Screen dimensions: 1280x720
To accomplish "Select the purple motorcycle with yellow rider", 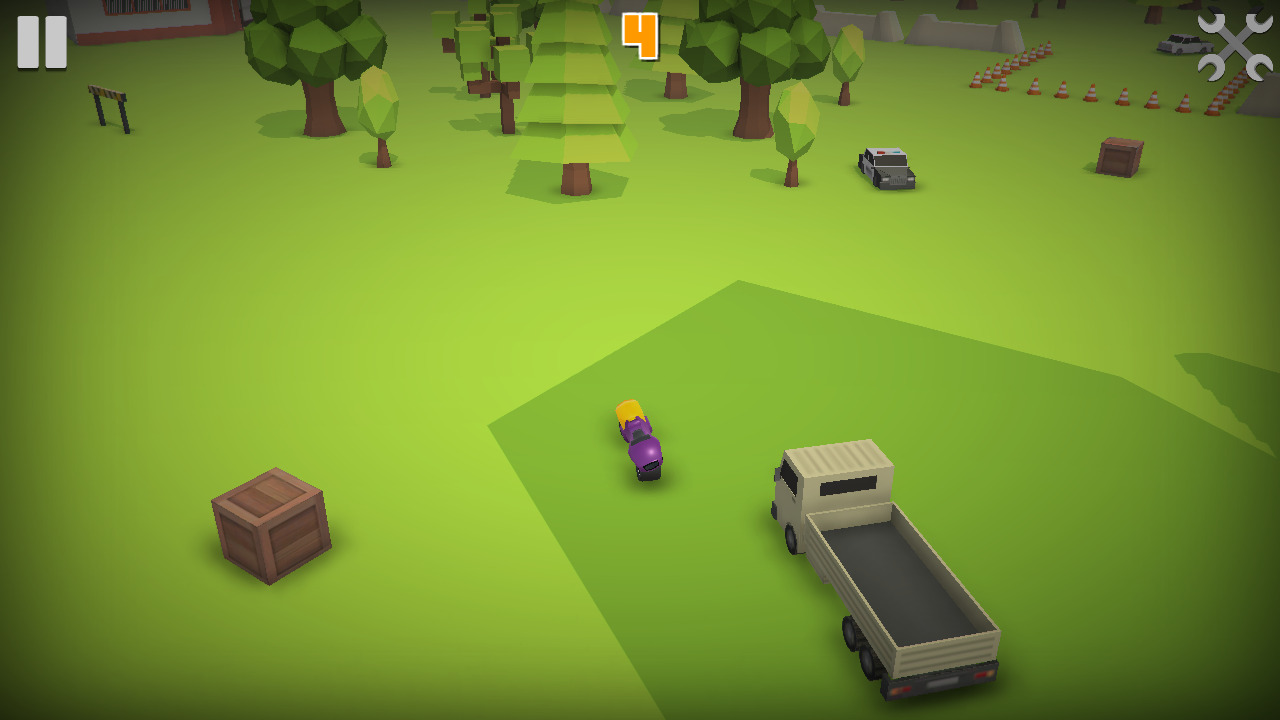I will tap(640, 440).
